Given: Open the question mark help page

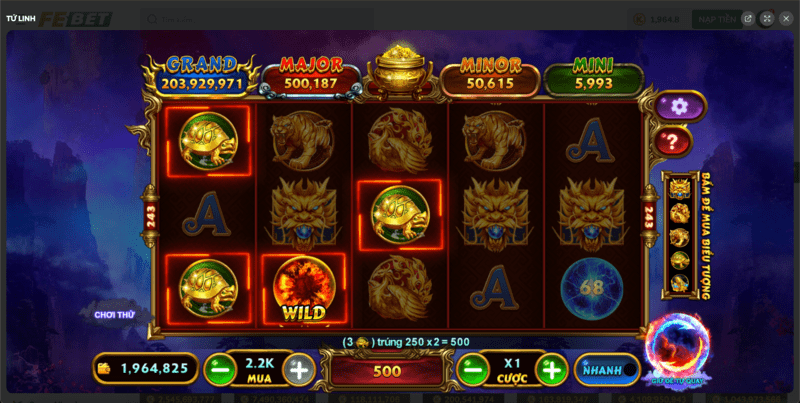Looking at the screenshot, I should click(675, 142).
